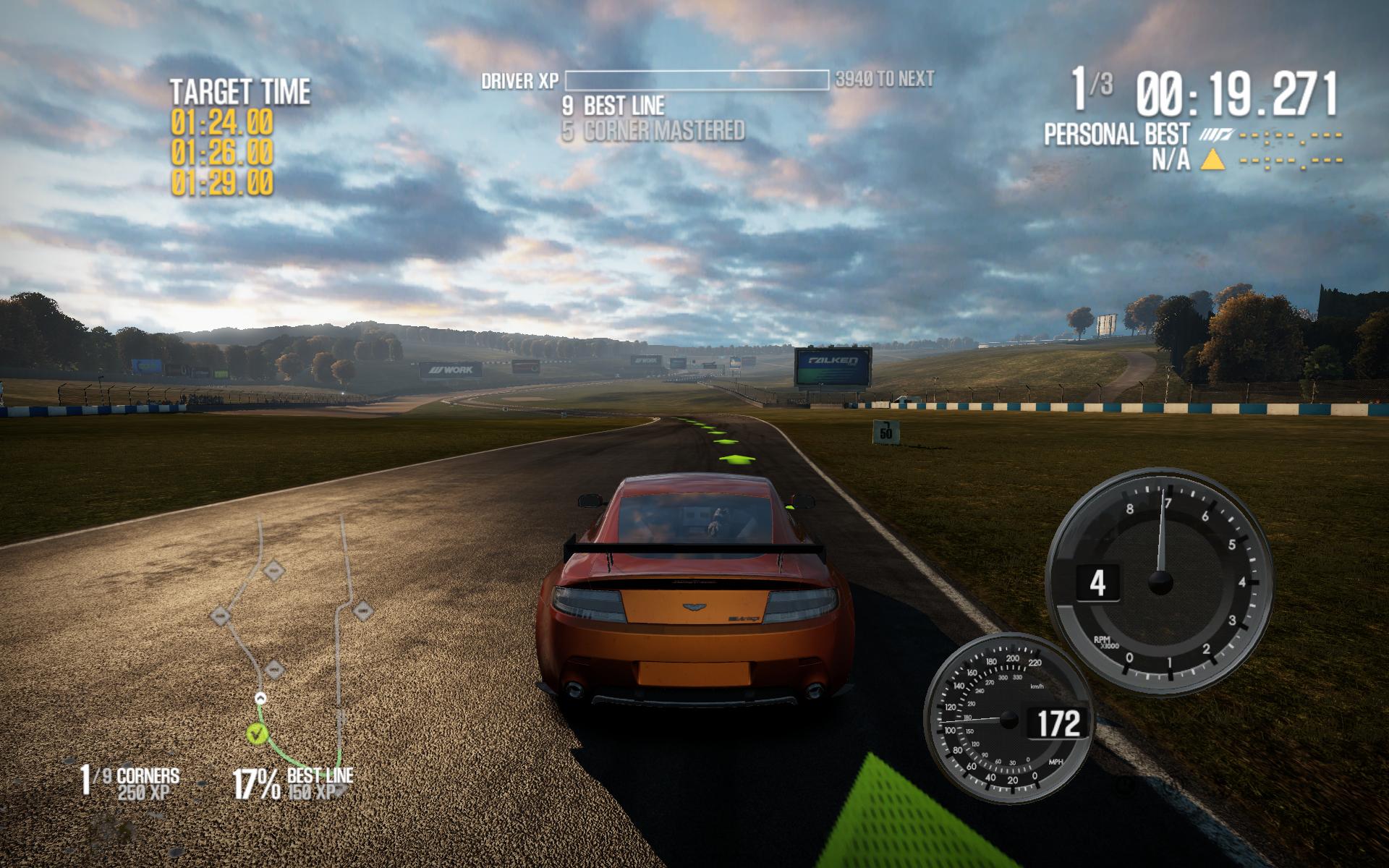Select the green checkmark corner marker
Viewport: 1389px width, 868px height.
click(x=255, y=735)
